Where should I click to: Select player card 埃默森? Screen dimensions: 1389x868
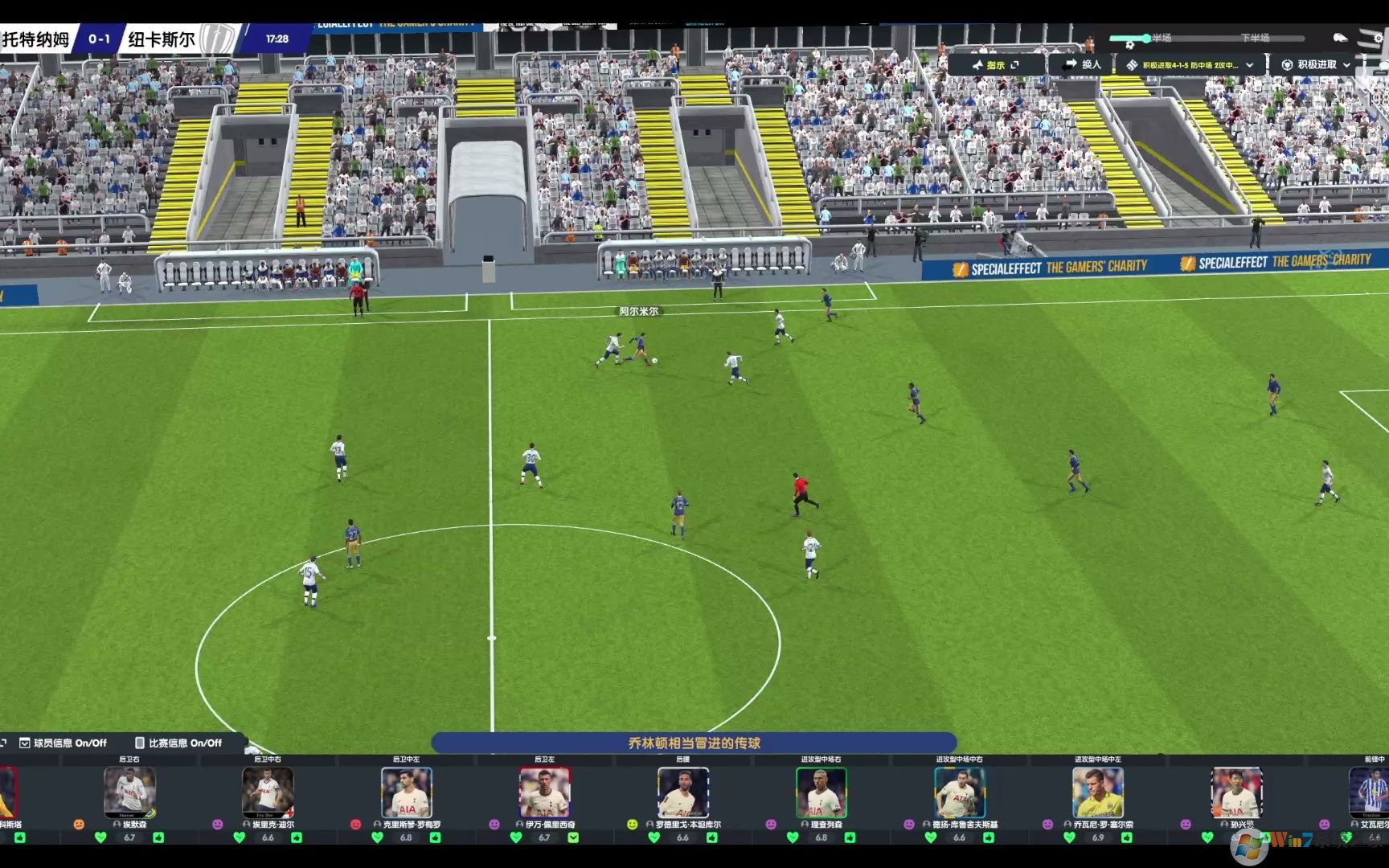[129, 792]
